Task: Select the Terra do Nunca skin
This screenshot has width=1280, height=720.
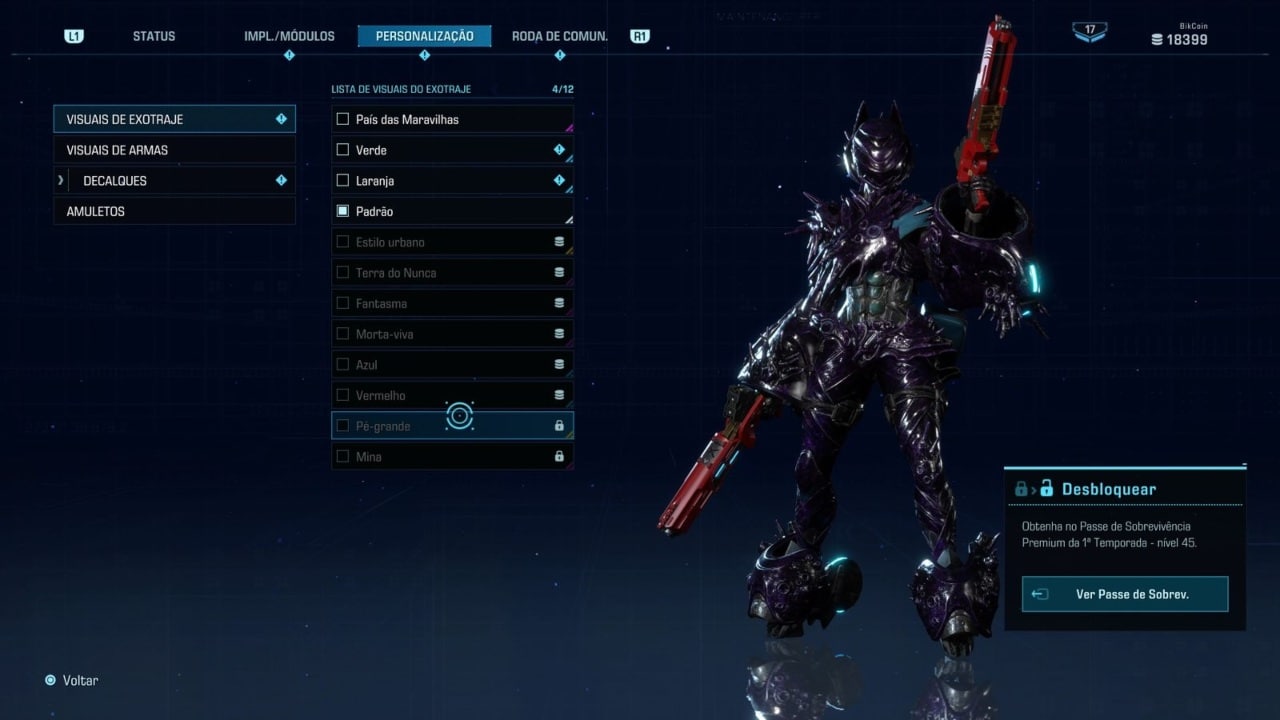Action: pyautogui.click(x=452, y=273)
